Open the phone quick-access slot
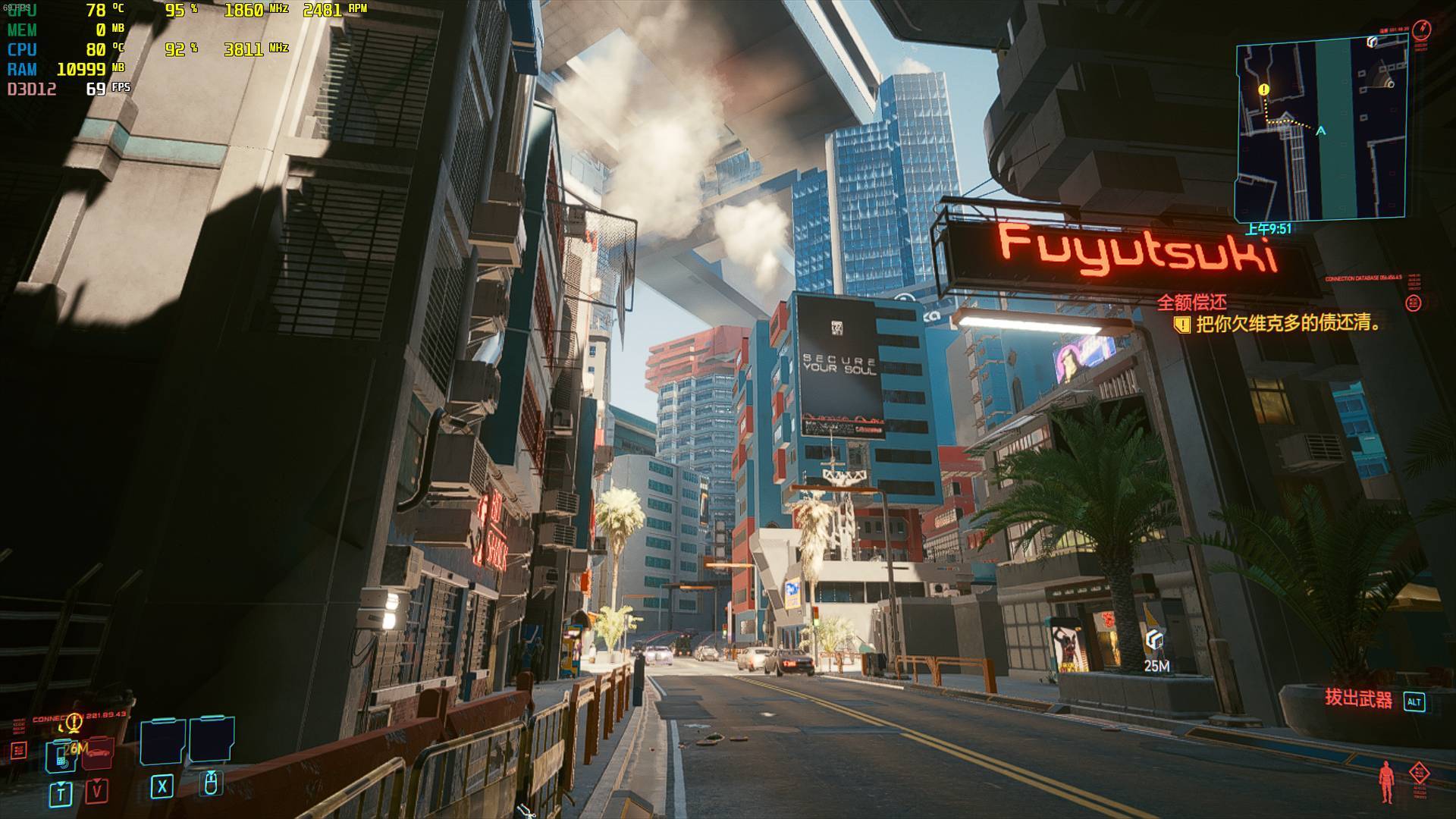The width and height of the screenshot is (1456, 819). 60,755
